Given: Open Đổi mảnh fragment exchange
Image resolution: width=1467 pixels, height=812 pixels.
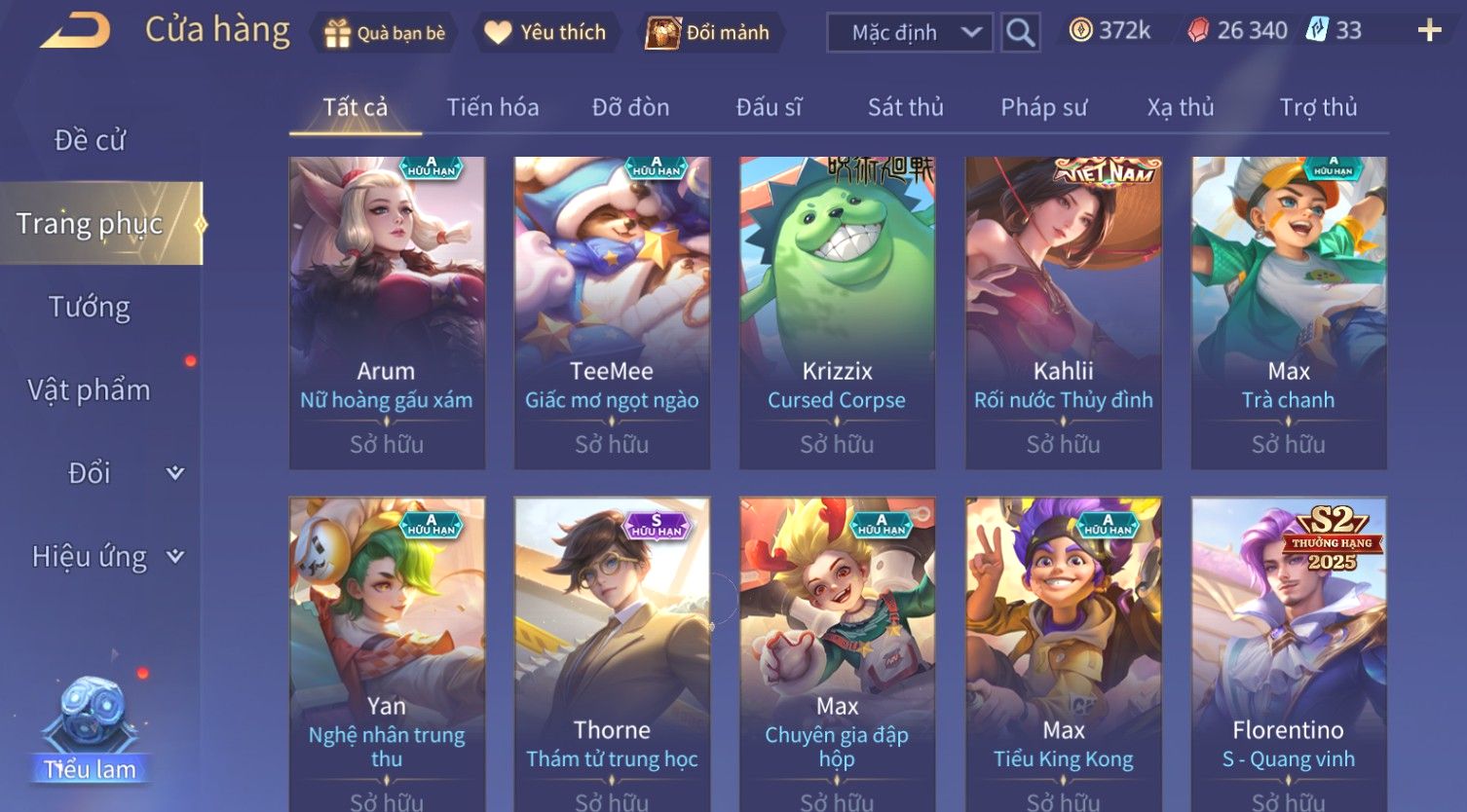Looking at the screenshot, I should click(x=709, y=32).
